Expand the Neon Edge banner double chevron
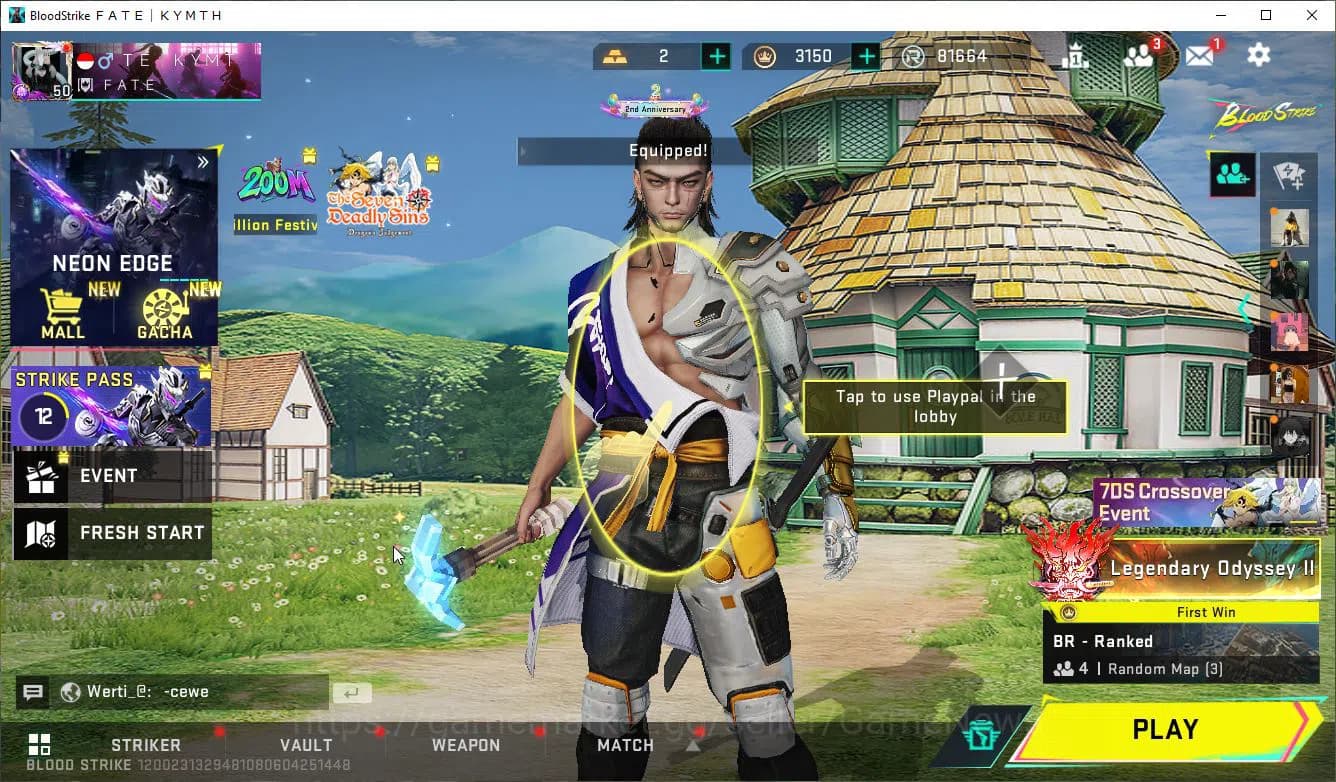 coord(203,160)
